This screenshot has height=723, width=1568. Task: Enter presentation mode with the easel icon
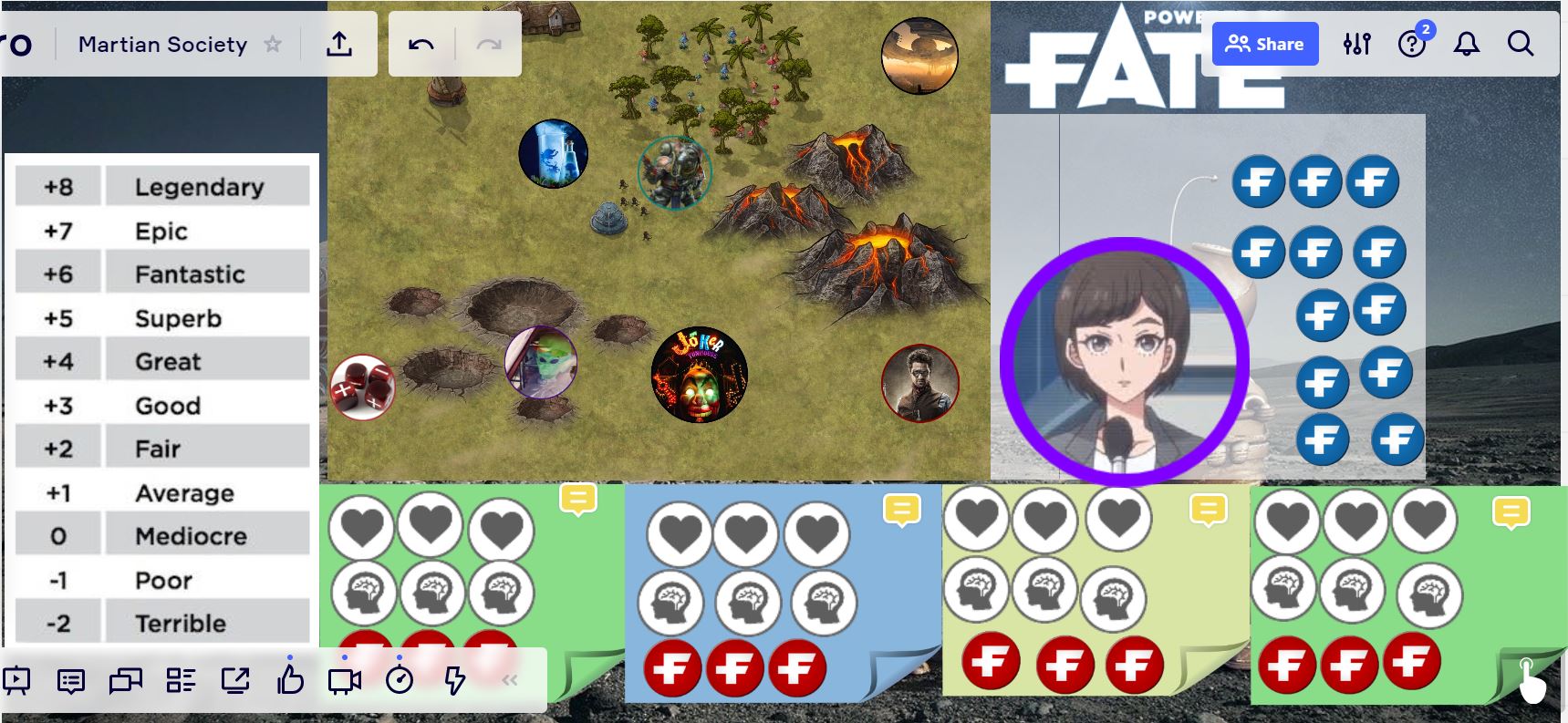pos(18,679)
